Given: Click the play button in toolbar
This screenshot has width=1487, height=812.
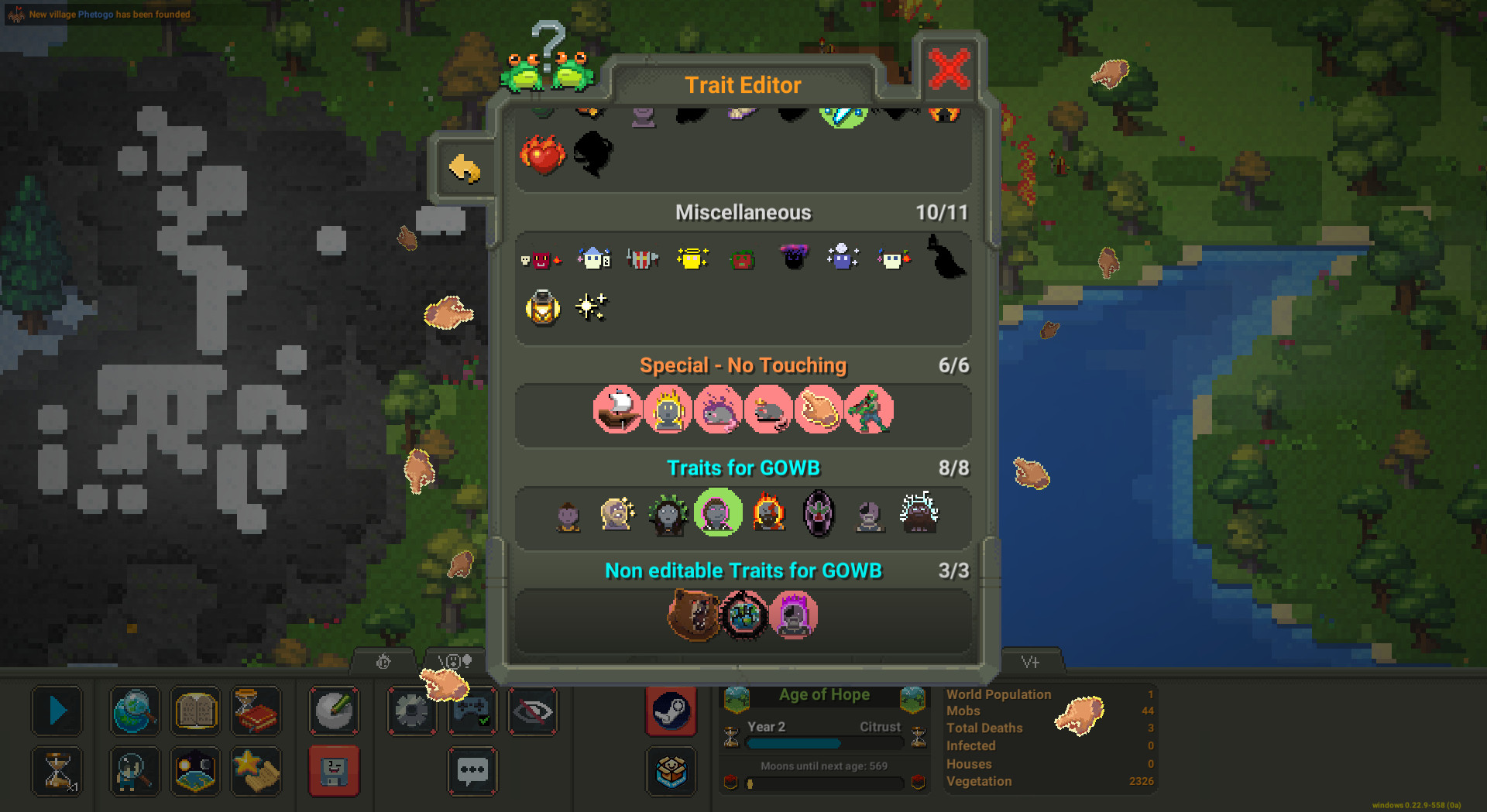Looking at the screenshot, I should point(57,711).
